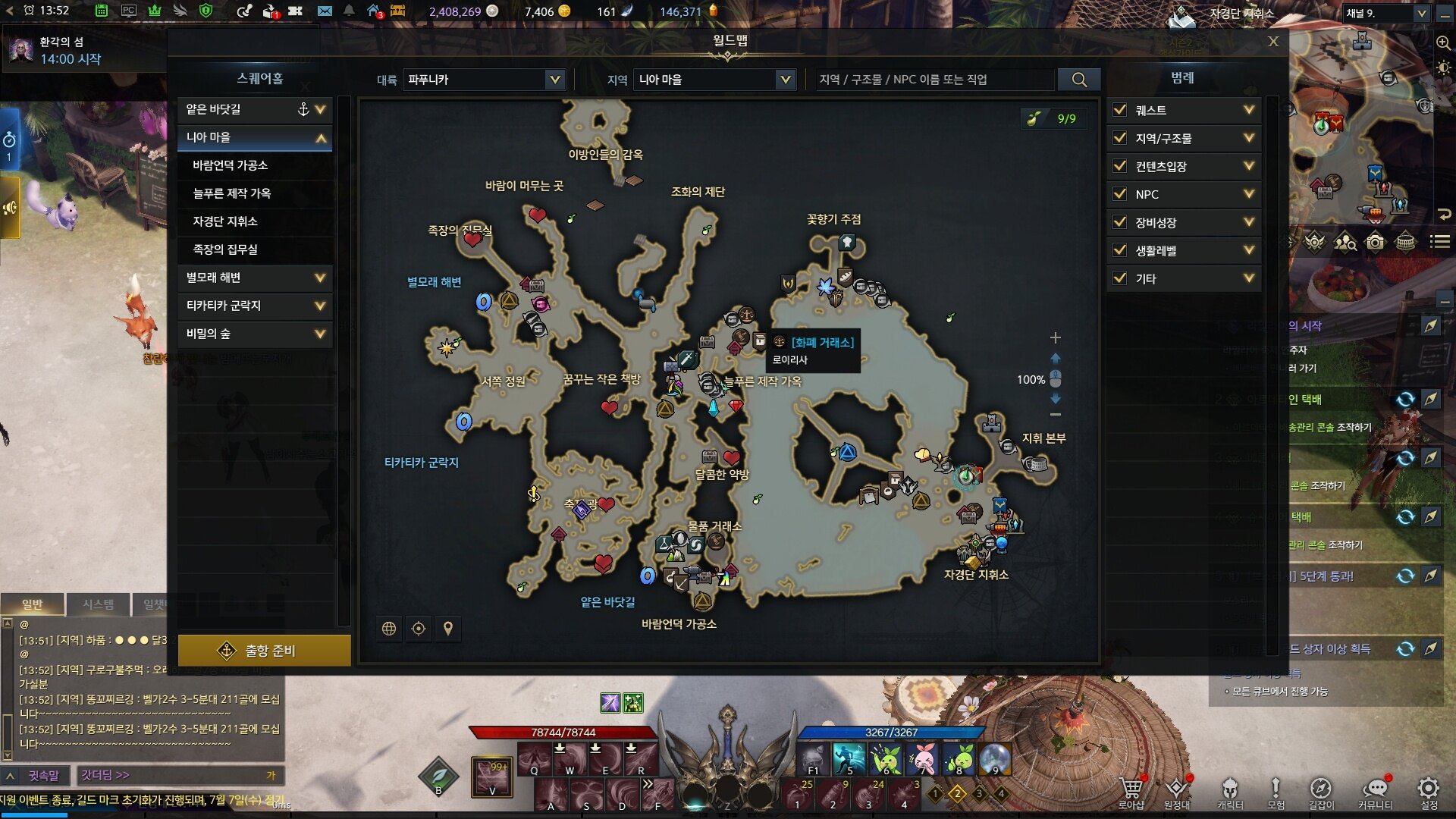Click the globe icon below the map
The height and width of the screenshot is (819, 1456).
point(389,629)
